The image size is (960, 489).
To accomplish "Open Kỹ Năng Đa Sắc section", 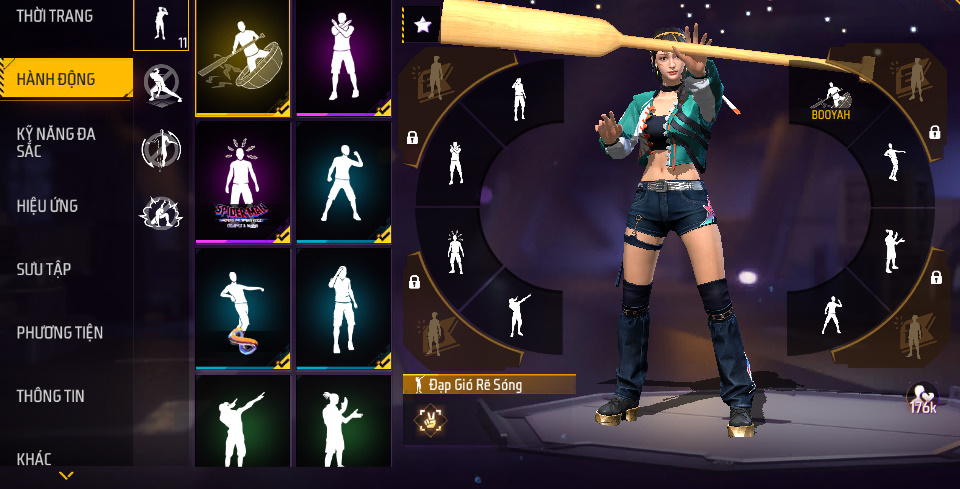I will [56, 142].
